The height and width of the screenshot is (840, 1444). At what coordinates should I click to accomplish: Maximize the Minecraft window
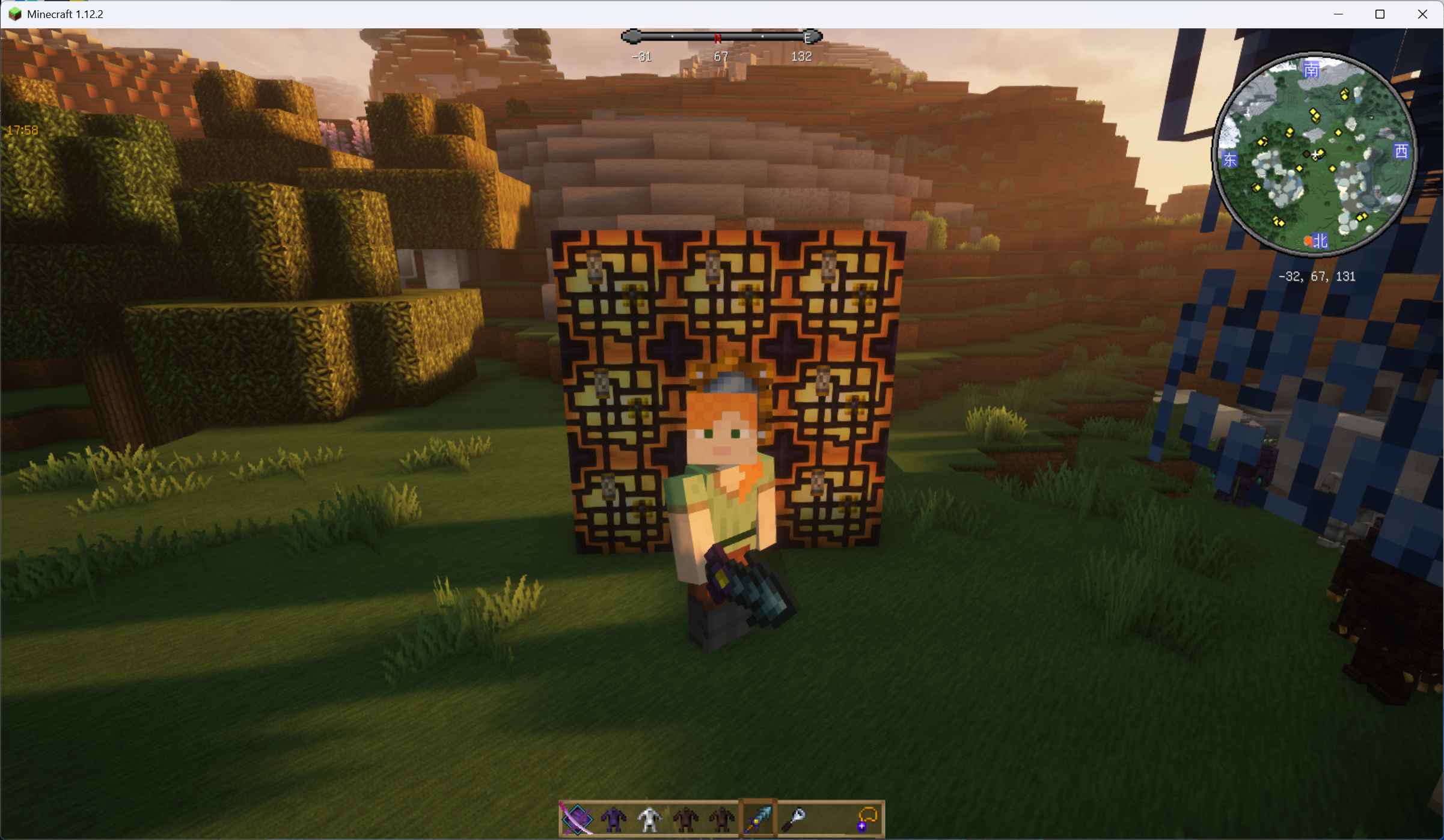1380,14
